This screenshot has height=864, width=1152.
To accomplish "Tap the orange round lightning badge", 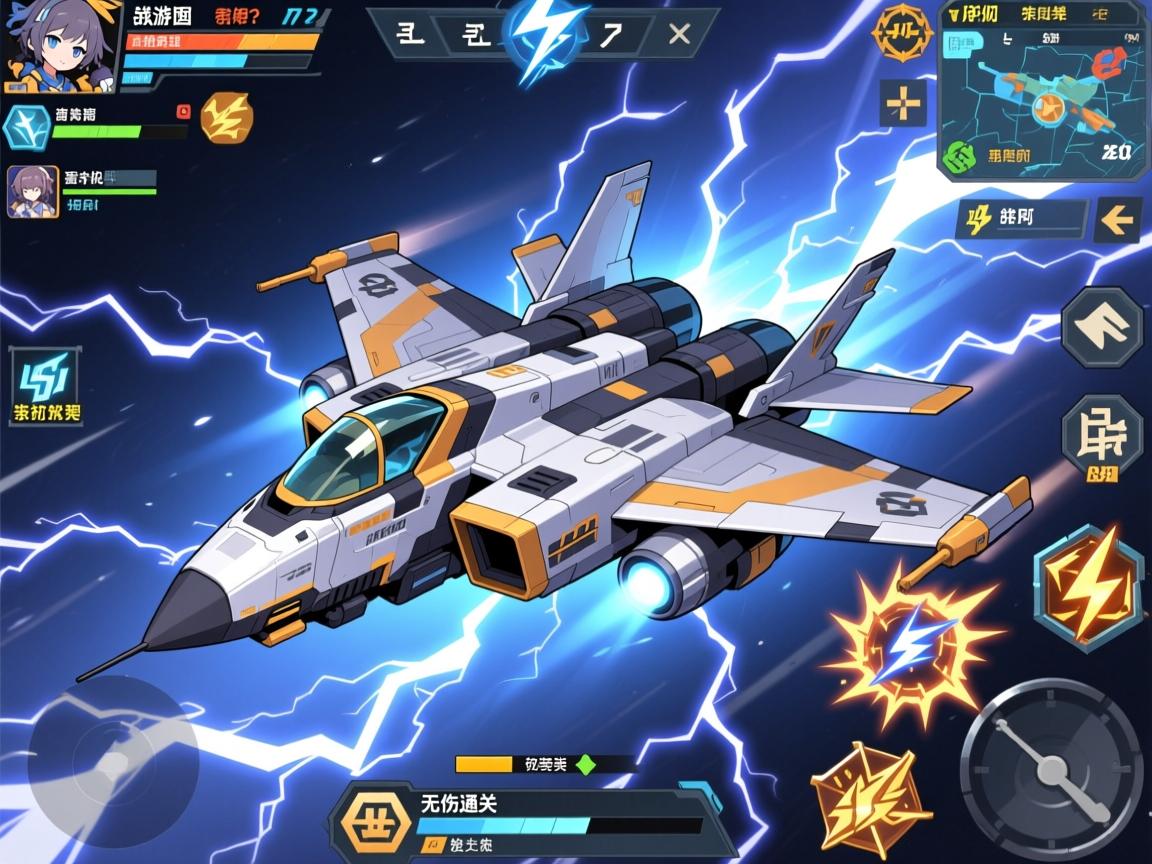I will (227, 118).
